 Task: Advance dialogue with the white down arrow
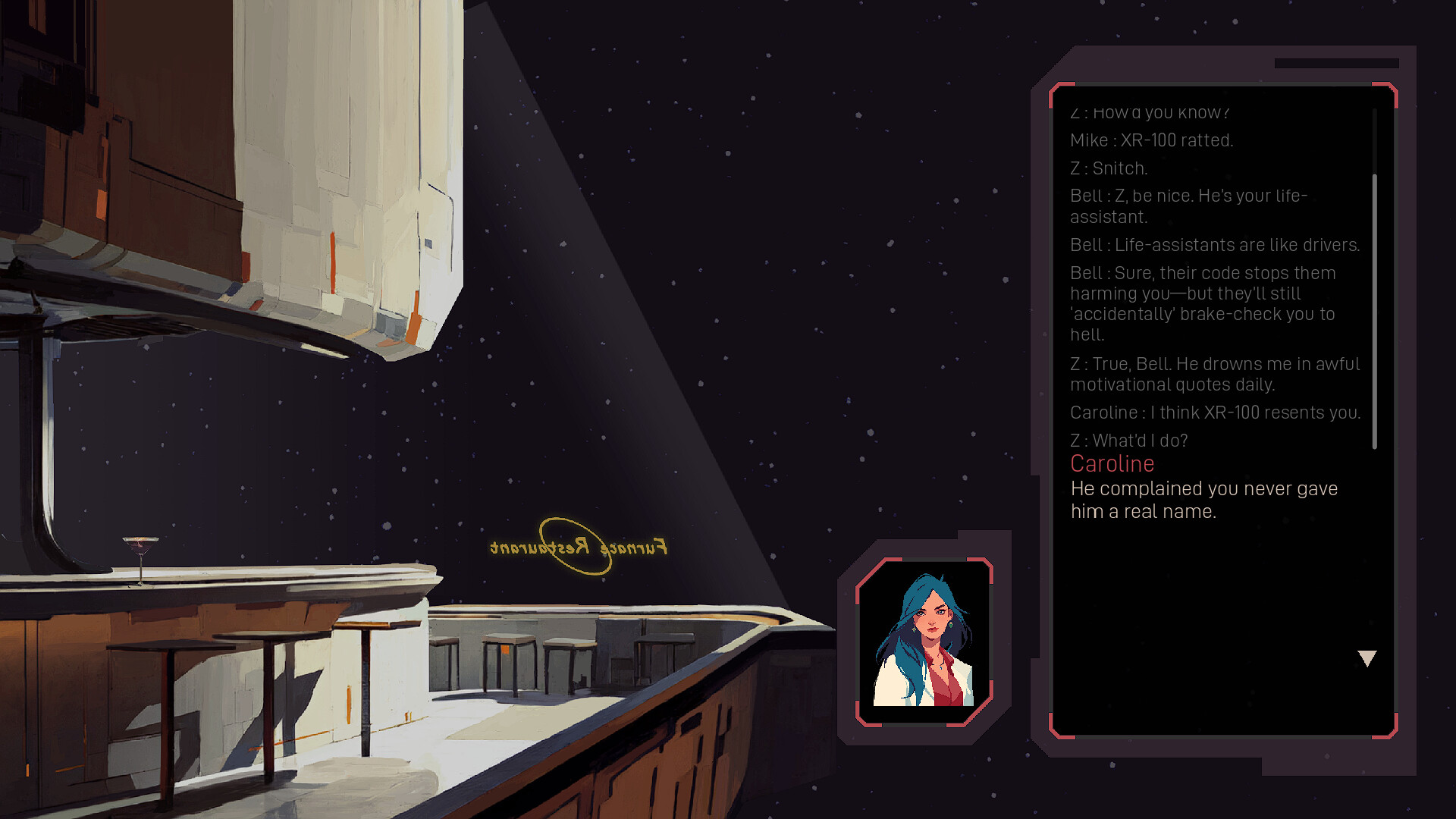tap(1367, 658)
